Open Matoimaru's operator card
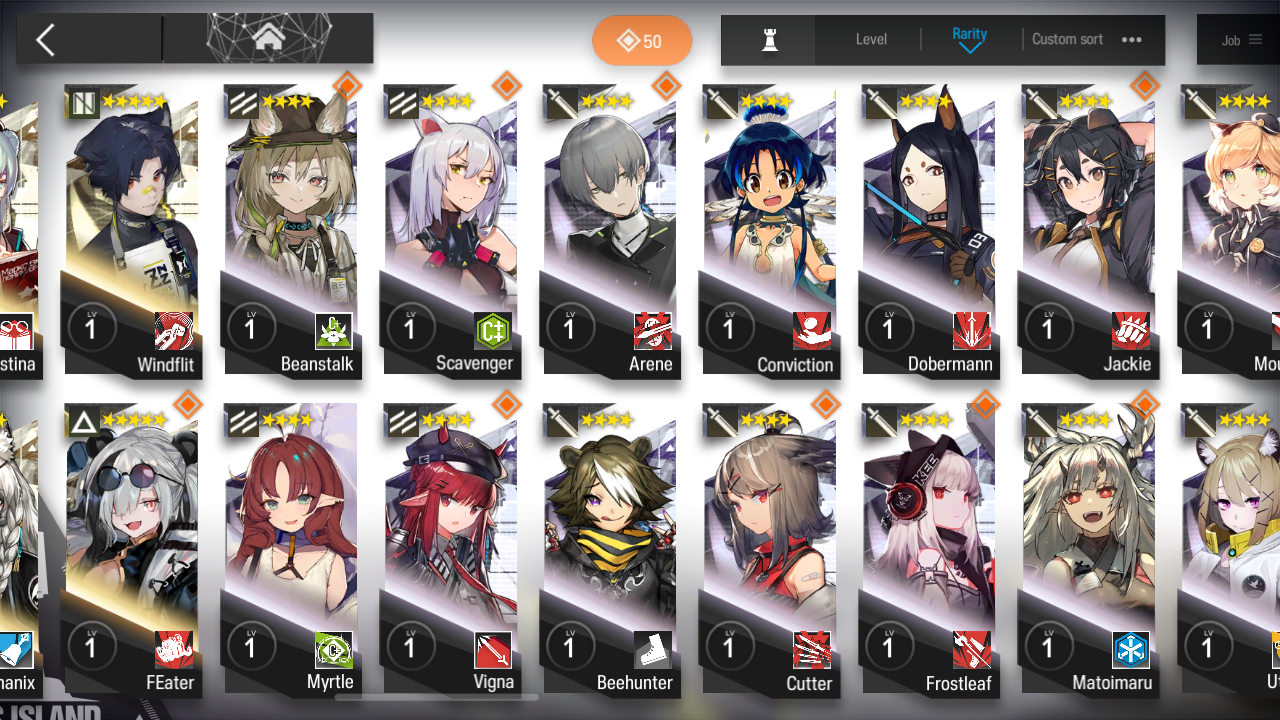 1088,548
